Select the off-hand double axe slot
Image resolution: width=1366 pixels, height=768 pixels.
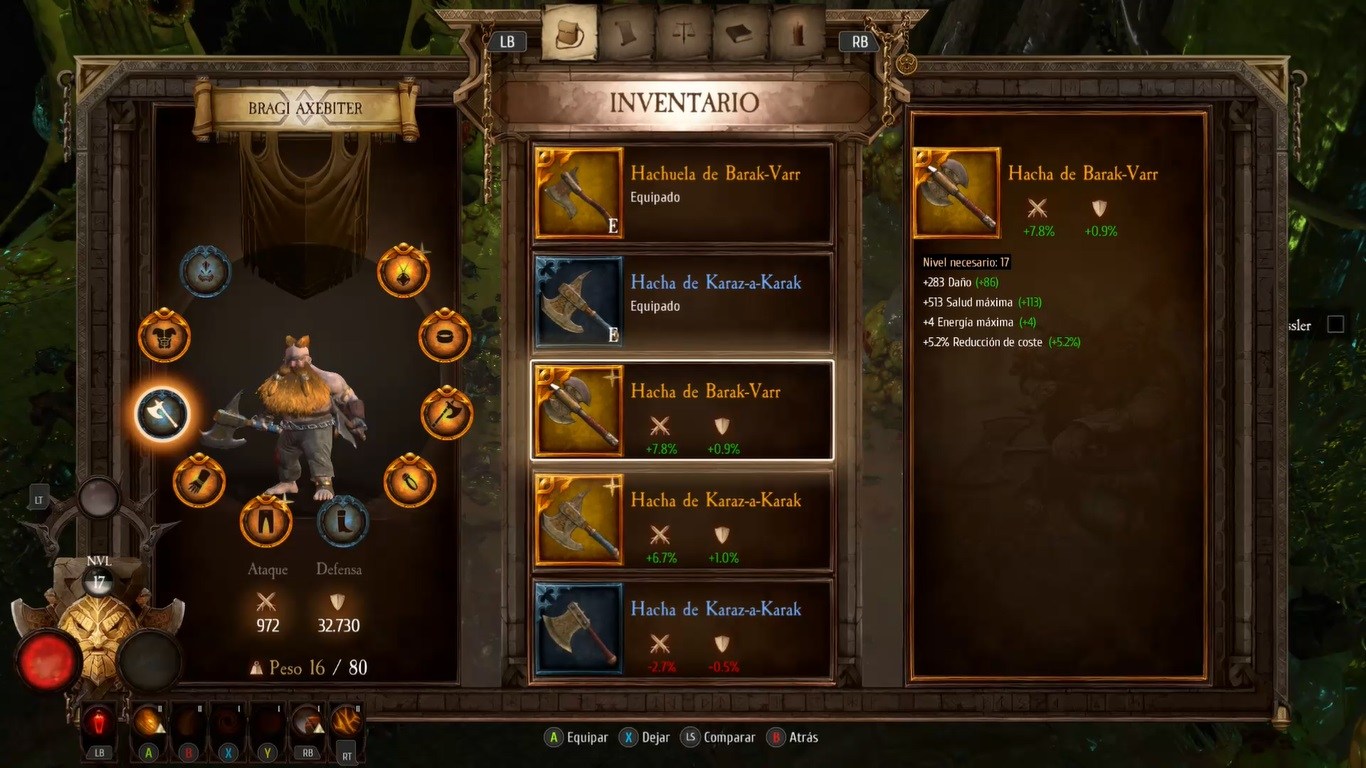(446, 412)
